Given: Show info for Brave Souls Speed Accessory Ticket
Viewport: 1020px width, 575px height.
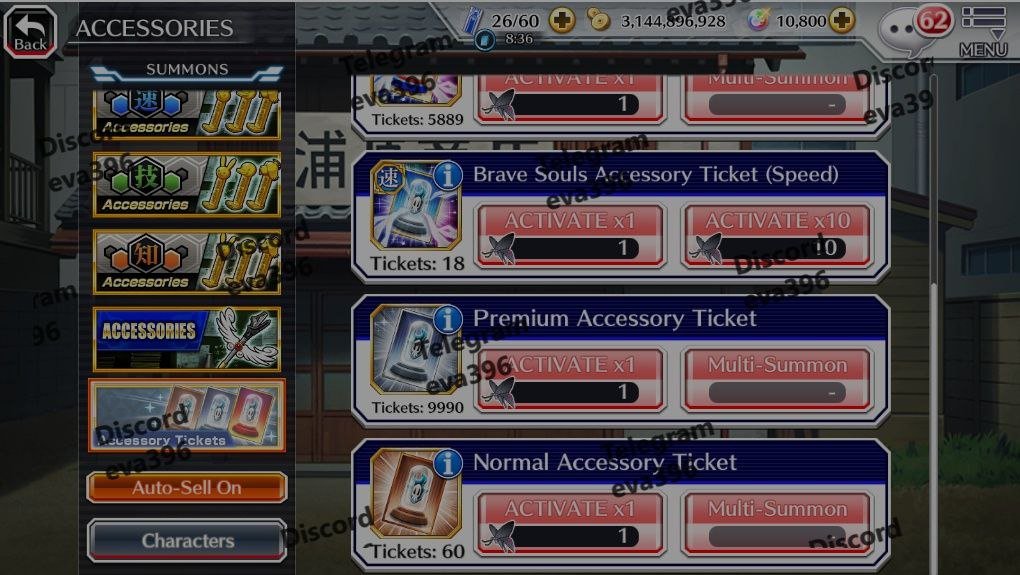Looking at the screenshot, I should 447,175.
